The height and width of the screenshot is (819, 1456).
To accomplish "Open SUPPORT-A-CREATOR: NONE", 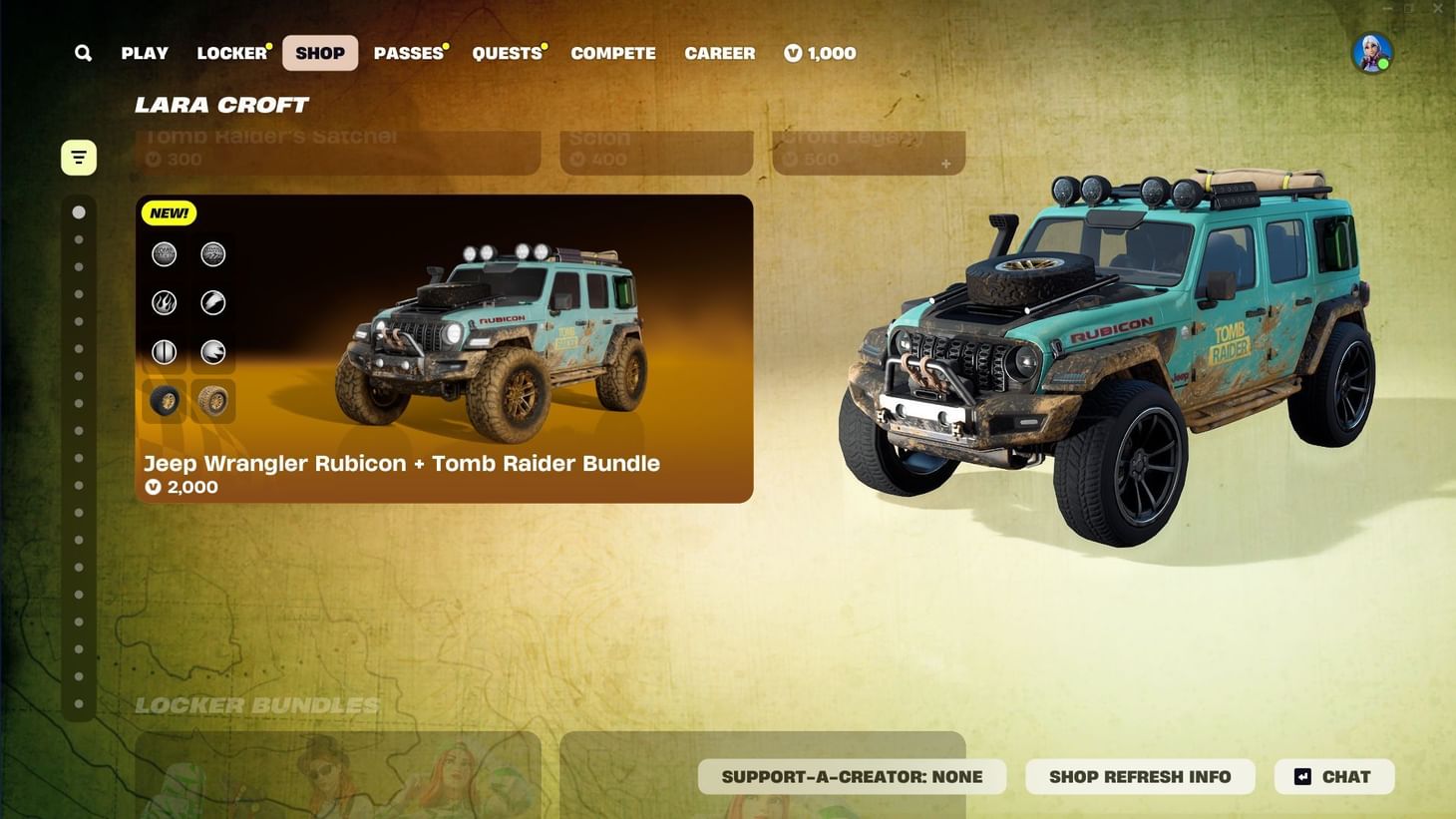I will pos(853,776).
